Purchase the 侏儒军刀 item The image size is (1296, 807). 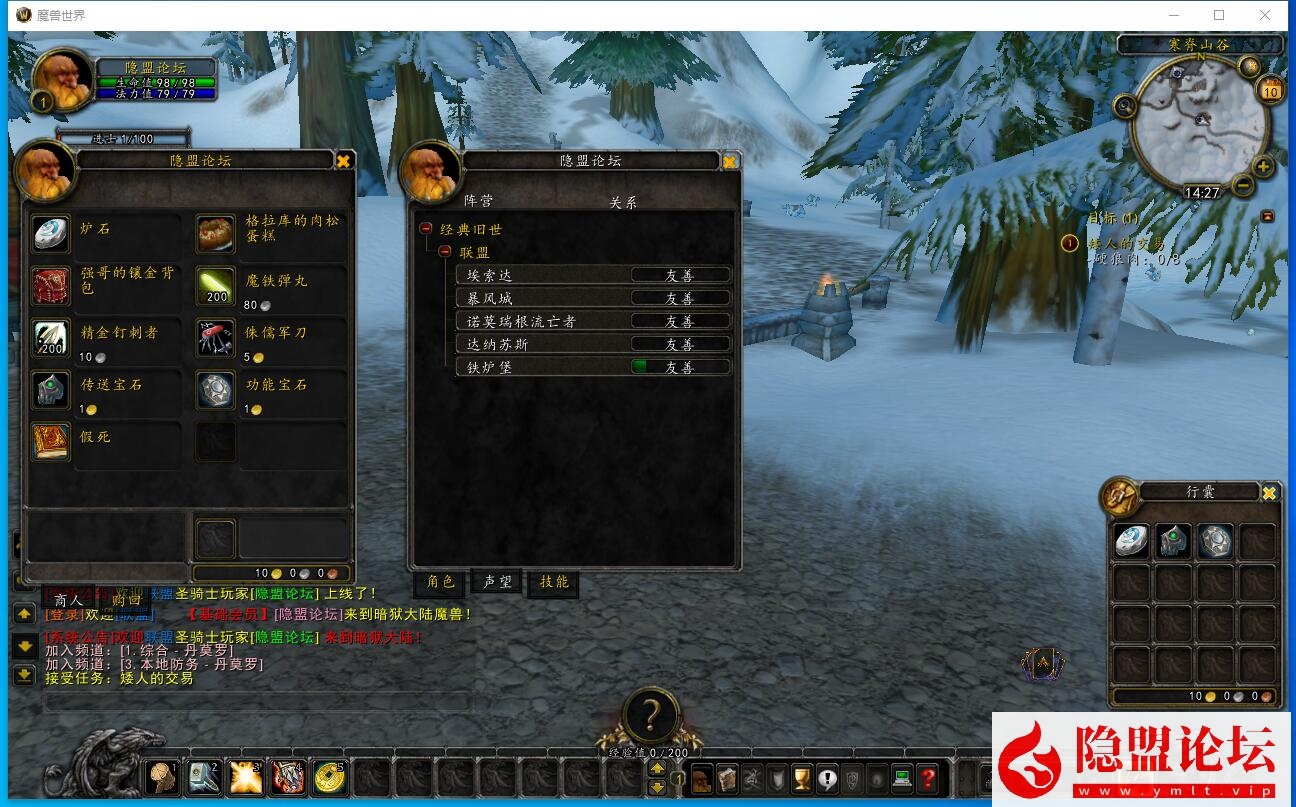point(215,337)
